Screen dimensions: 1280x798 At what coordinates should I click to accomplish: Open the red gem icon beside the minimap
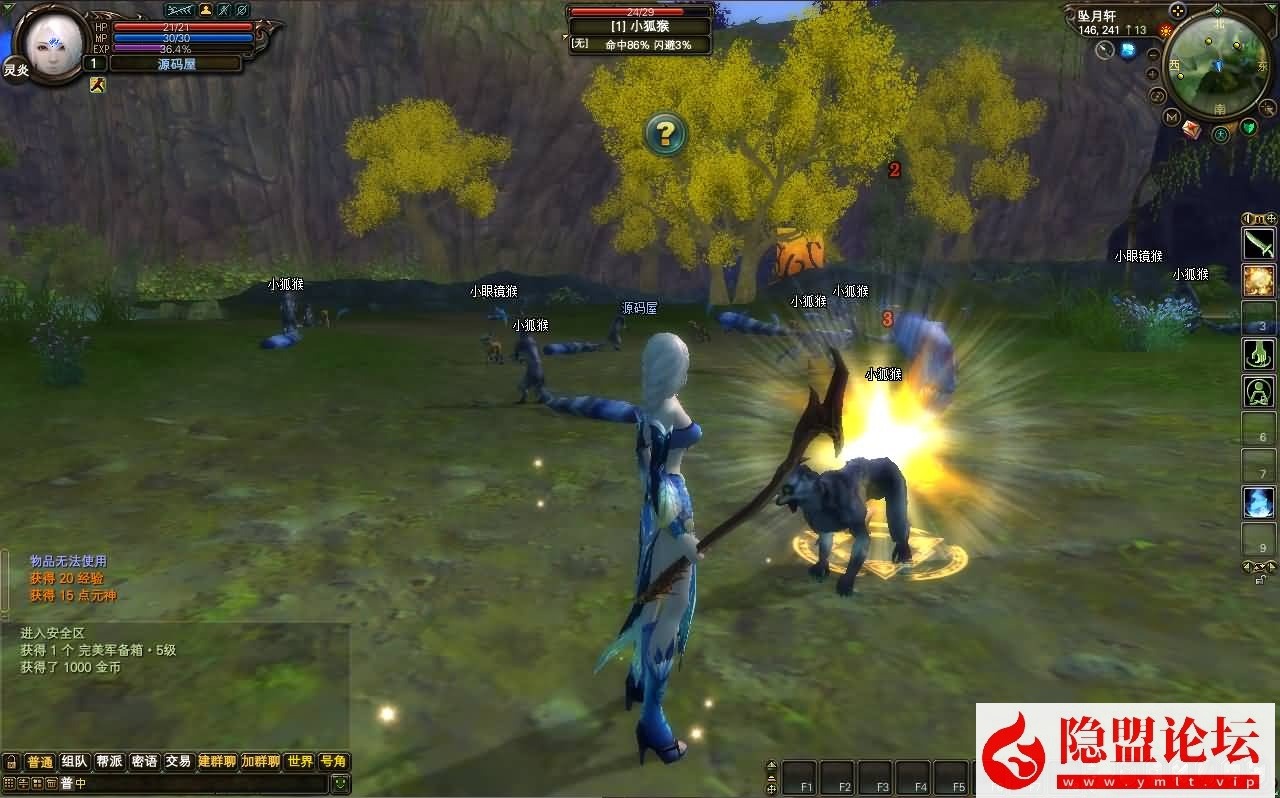(1193, 128)
